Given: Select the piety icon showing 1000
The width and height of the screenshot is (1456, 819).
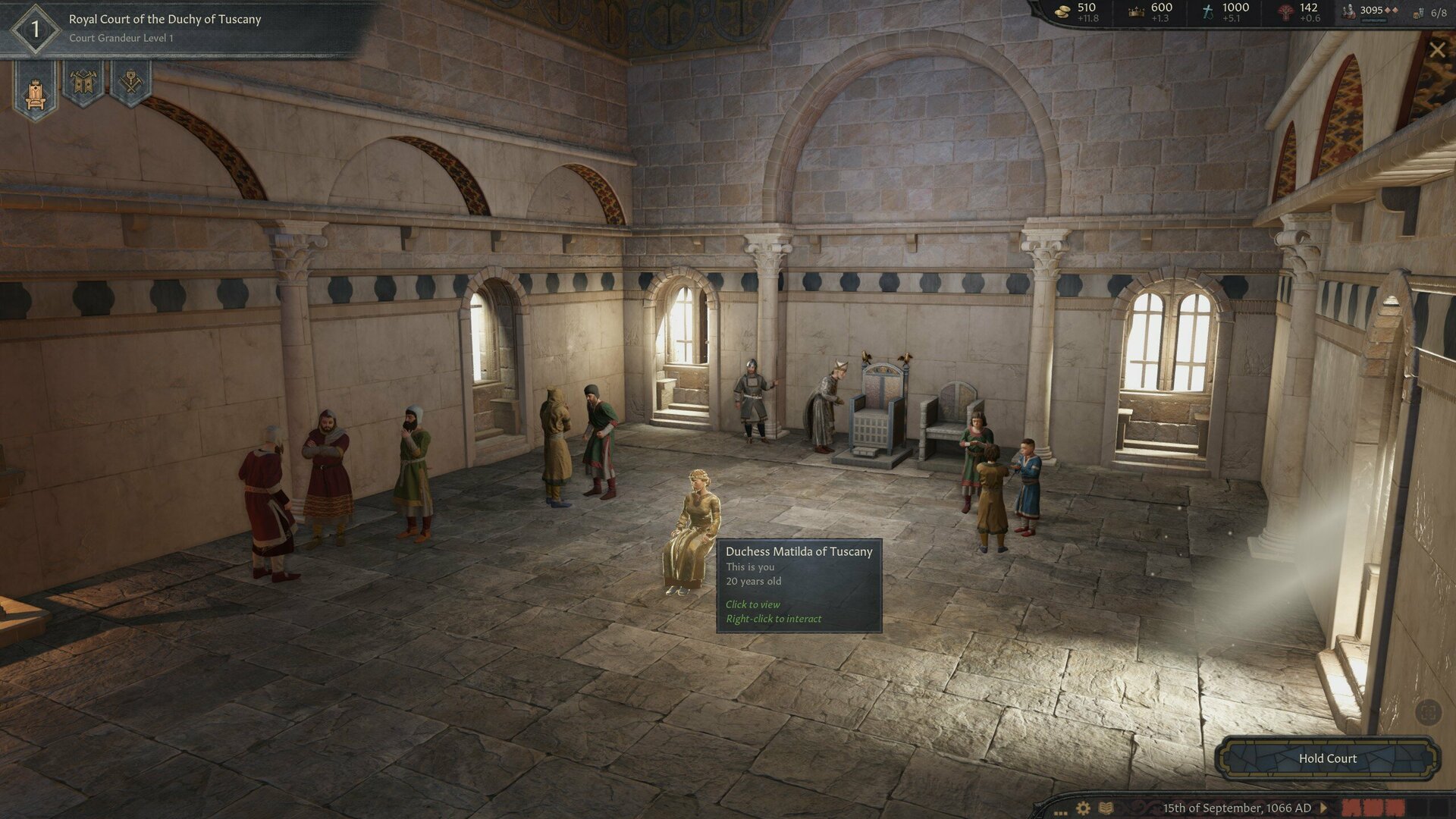Looking at the screenshot, I should (1206, 10).
